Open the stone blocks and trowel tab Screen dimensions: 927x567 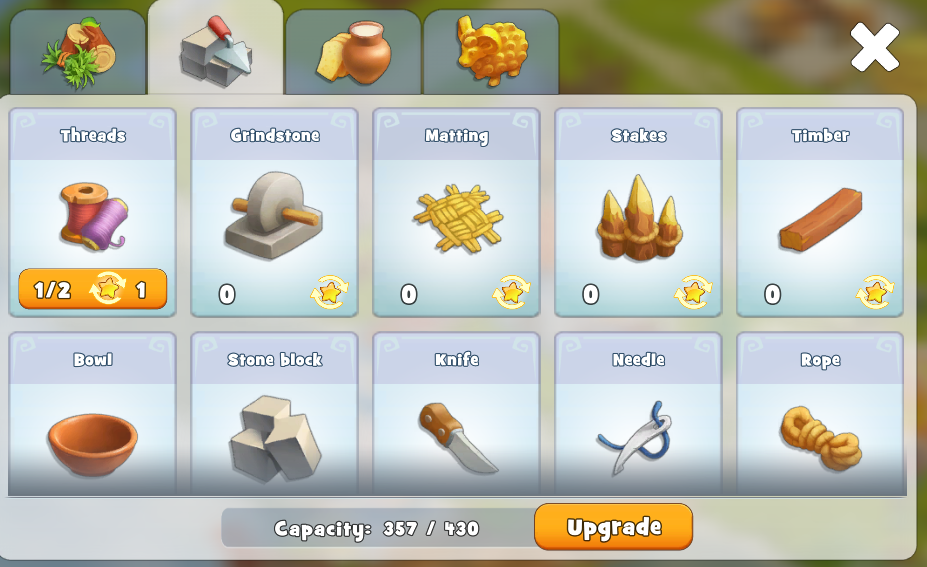tap(215, 50)
